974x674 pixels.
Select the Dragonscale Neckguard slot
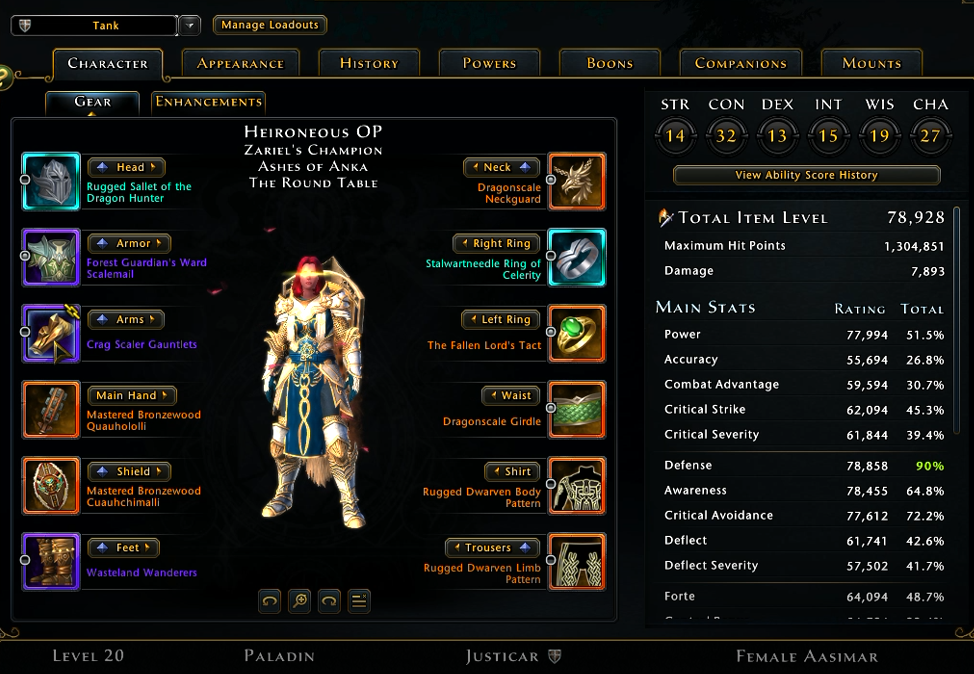point(577,181)
